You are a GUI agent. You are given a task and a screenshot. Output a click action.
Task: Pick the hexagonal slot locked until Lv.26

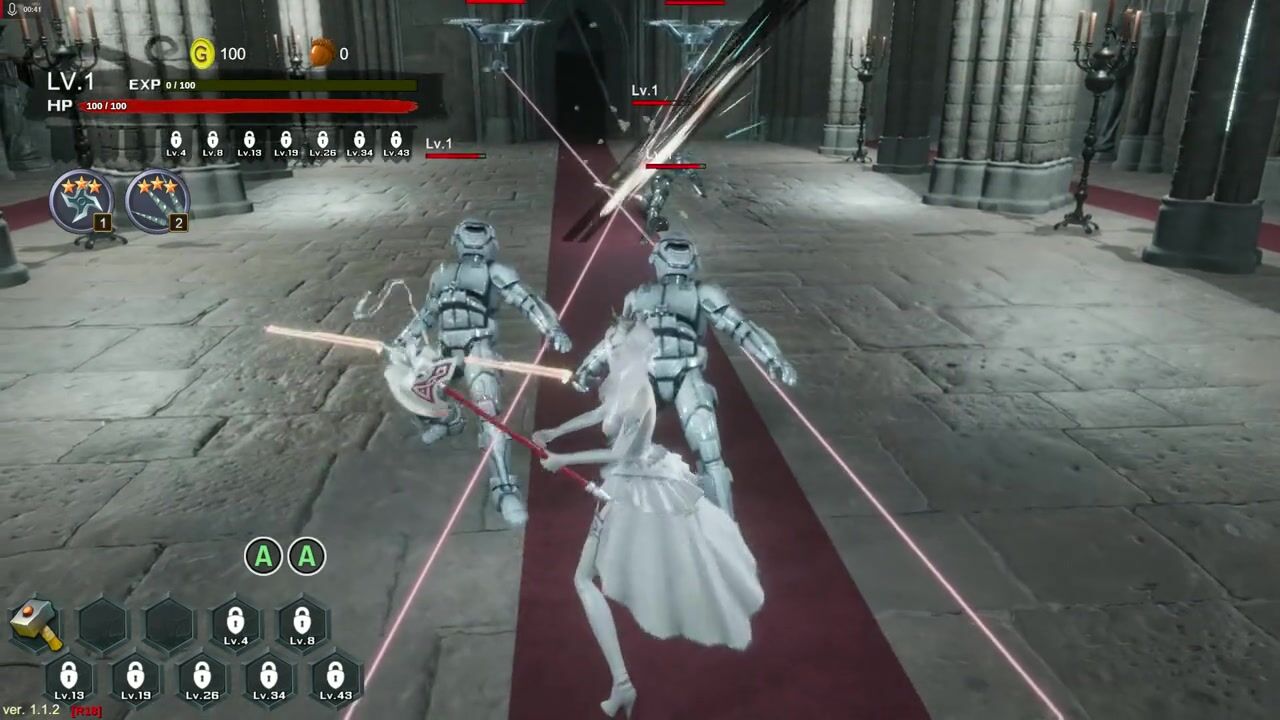[x=202, y=679]
